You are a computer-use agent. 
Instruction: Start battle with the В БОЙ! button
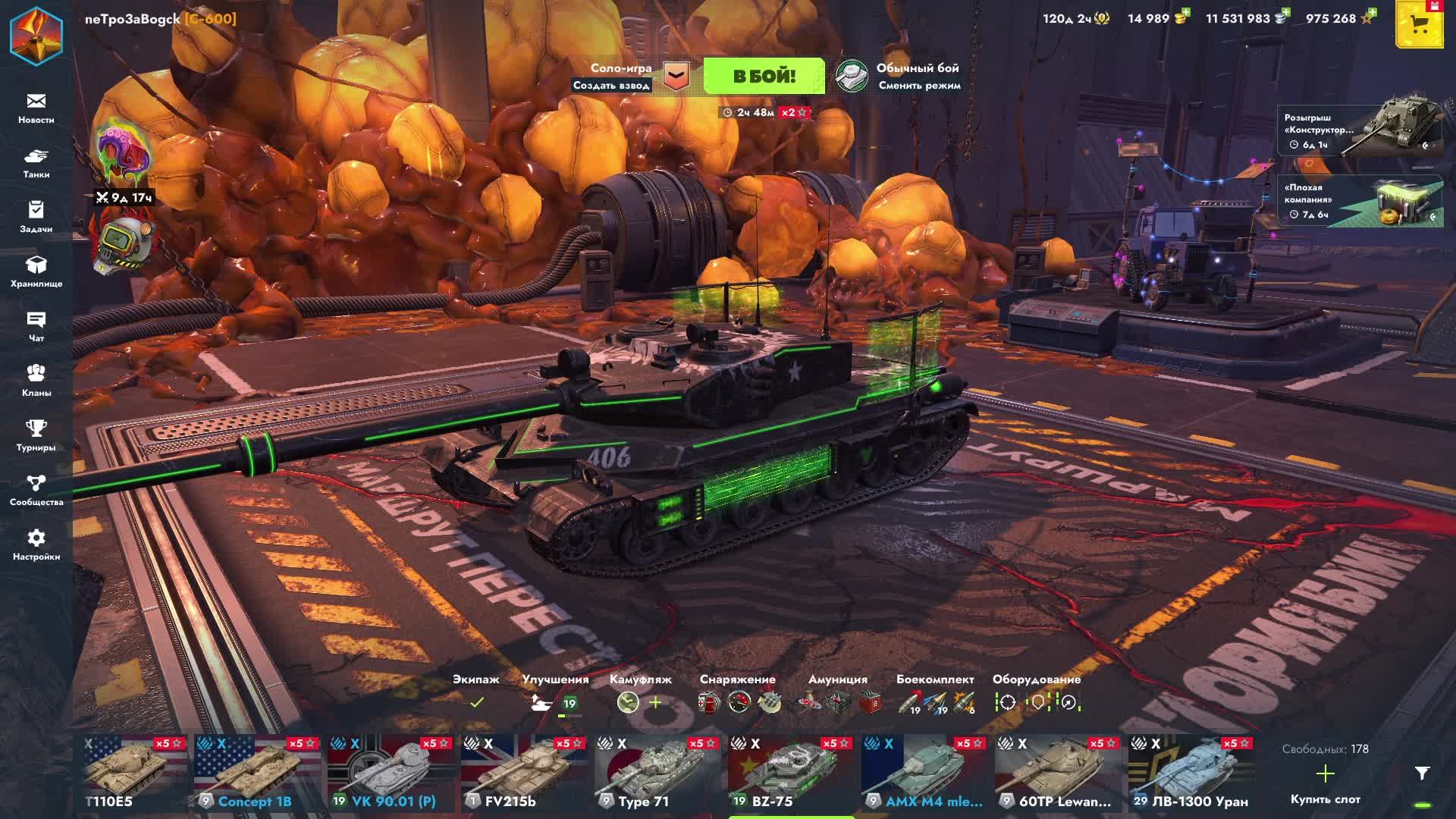pos(764,76)
